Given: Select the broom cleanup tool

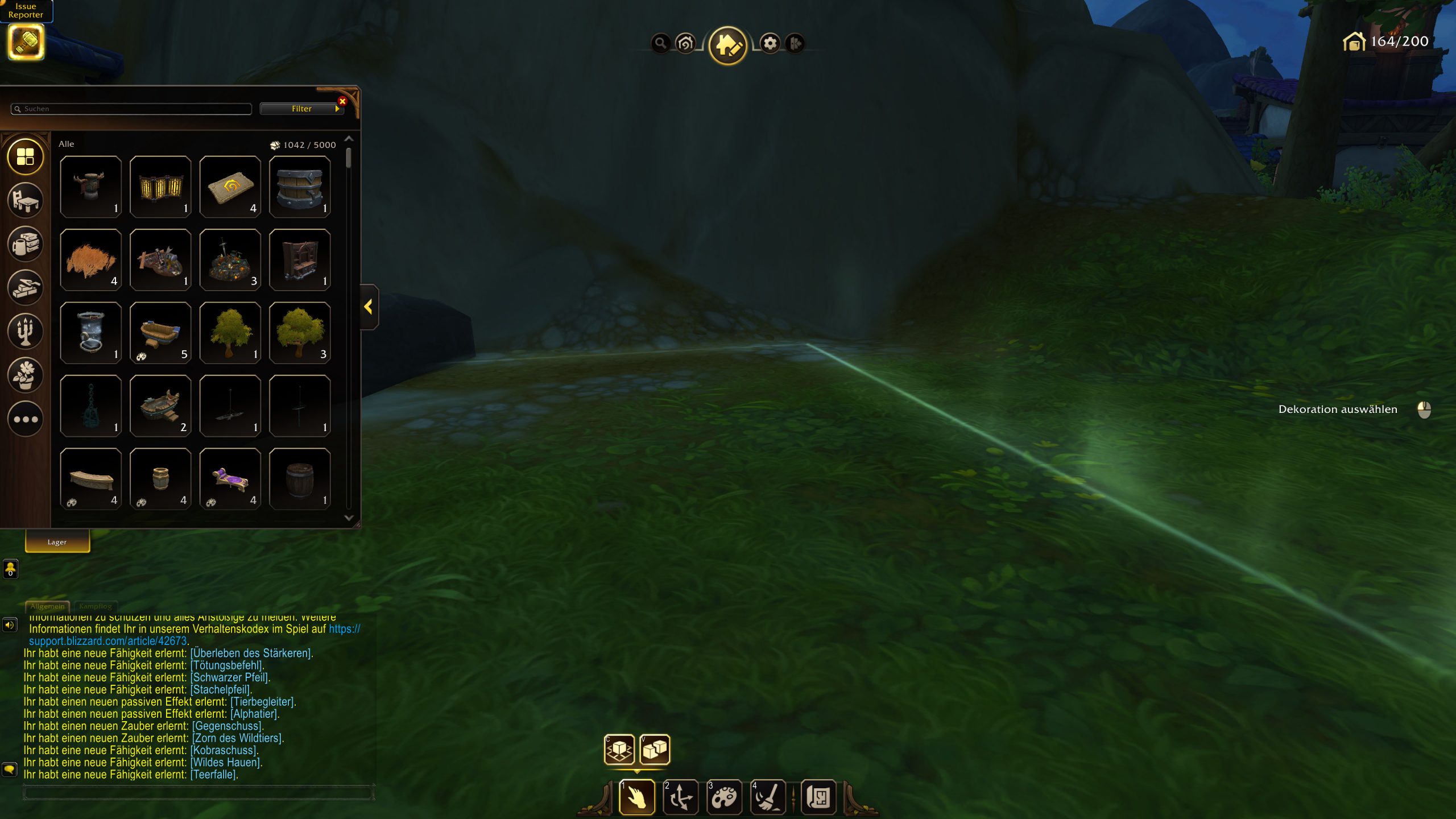Looking at the screenshot, I should point(768,797).
